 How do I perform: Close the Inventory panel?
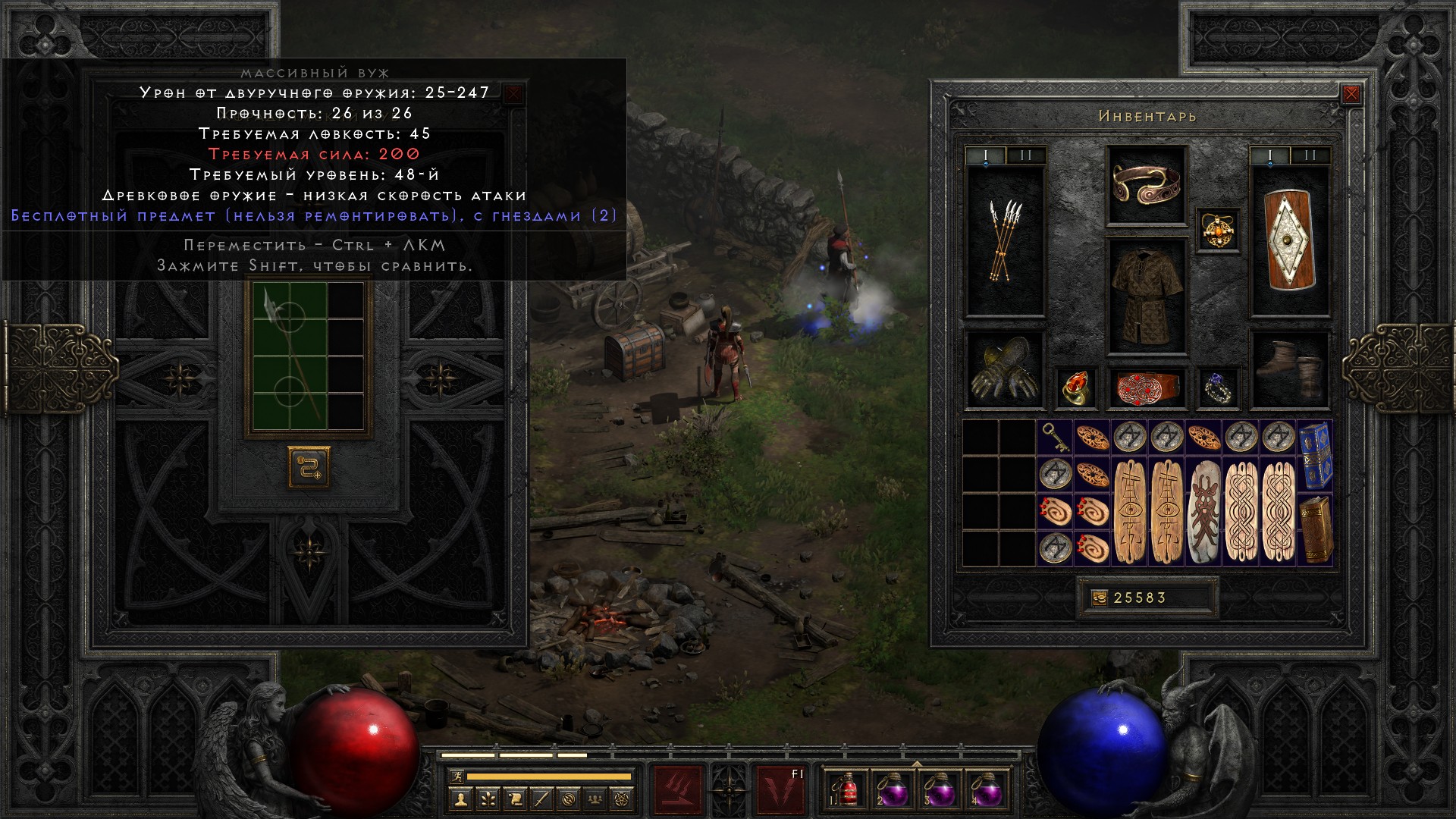[x=1351, y=94]
